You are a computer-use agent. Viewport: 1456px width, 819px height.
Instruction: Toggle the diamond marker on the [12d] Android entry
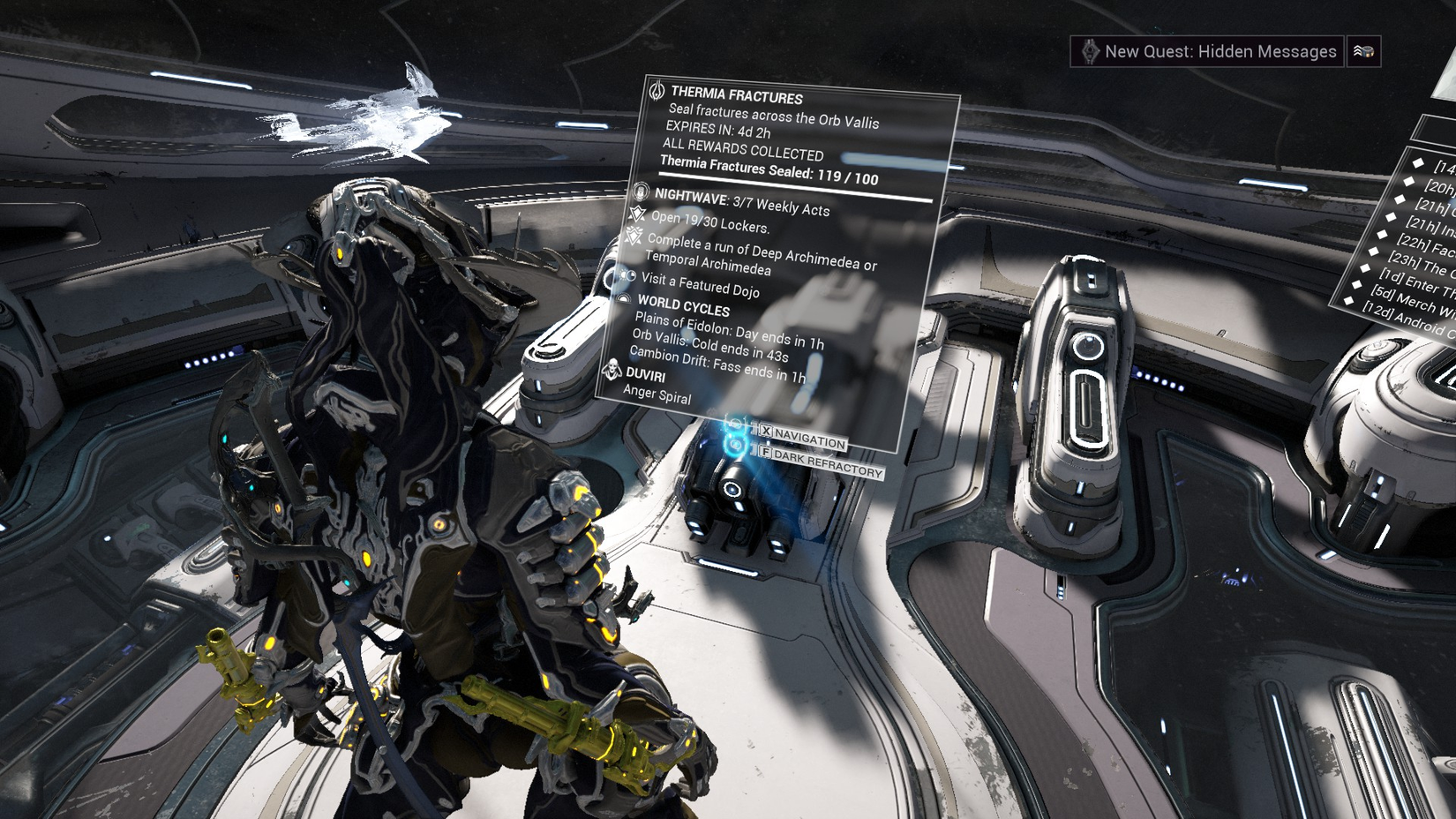[x=1348, y=301]
